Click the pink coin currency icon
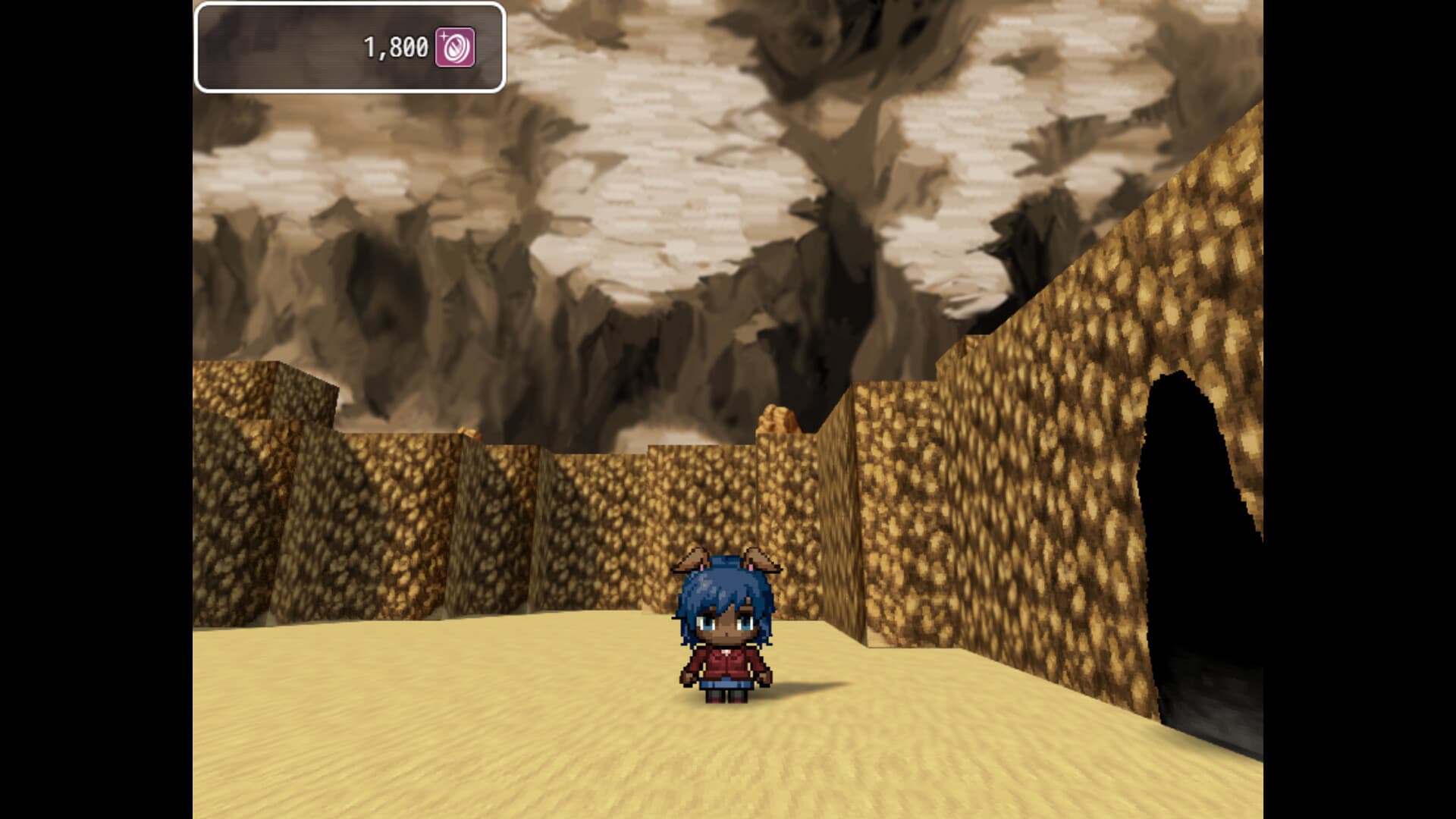The height and width of the screenshot is (819, 1456). pos(456,47)
